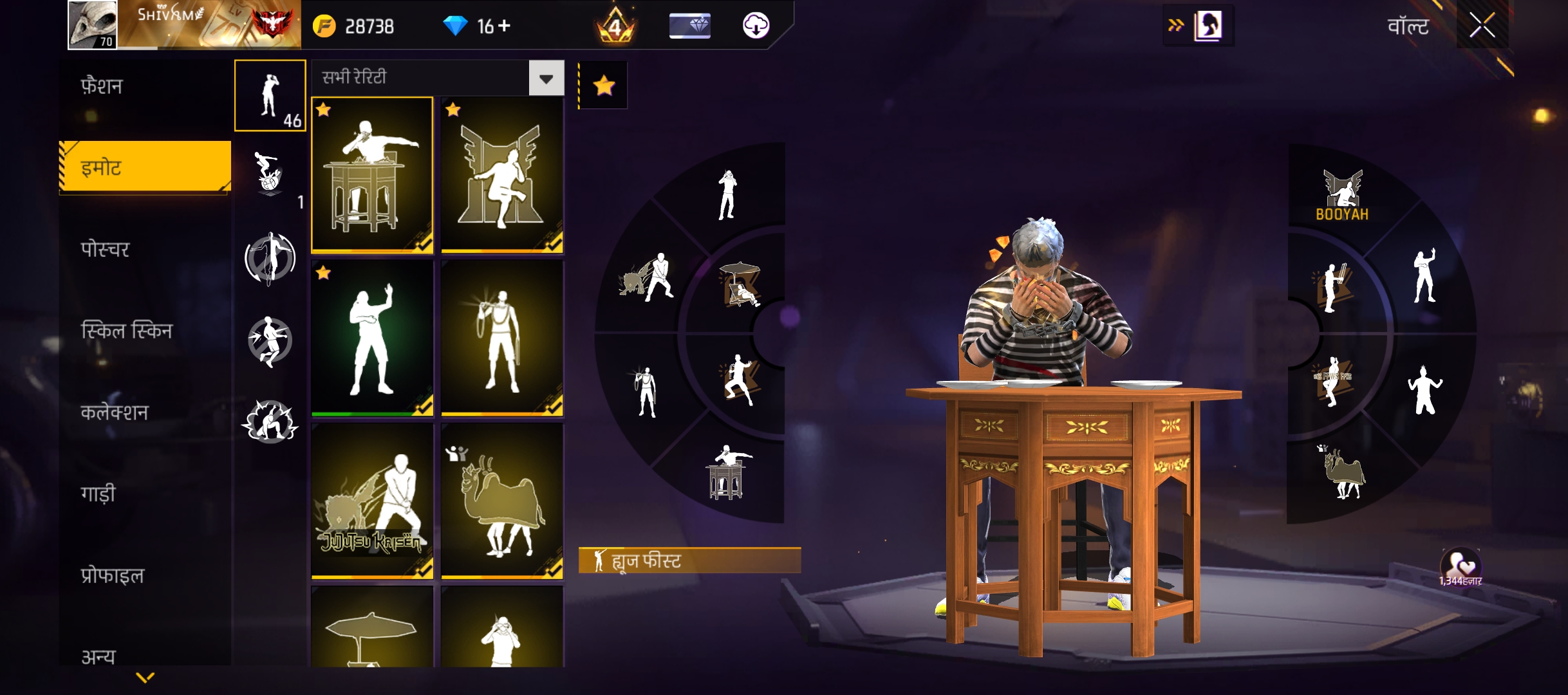Add diamonds using the plus button
The width and height of the screenshot is (1568, 695).
tap(505, 26)
